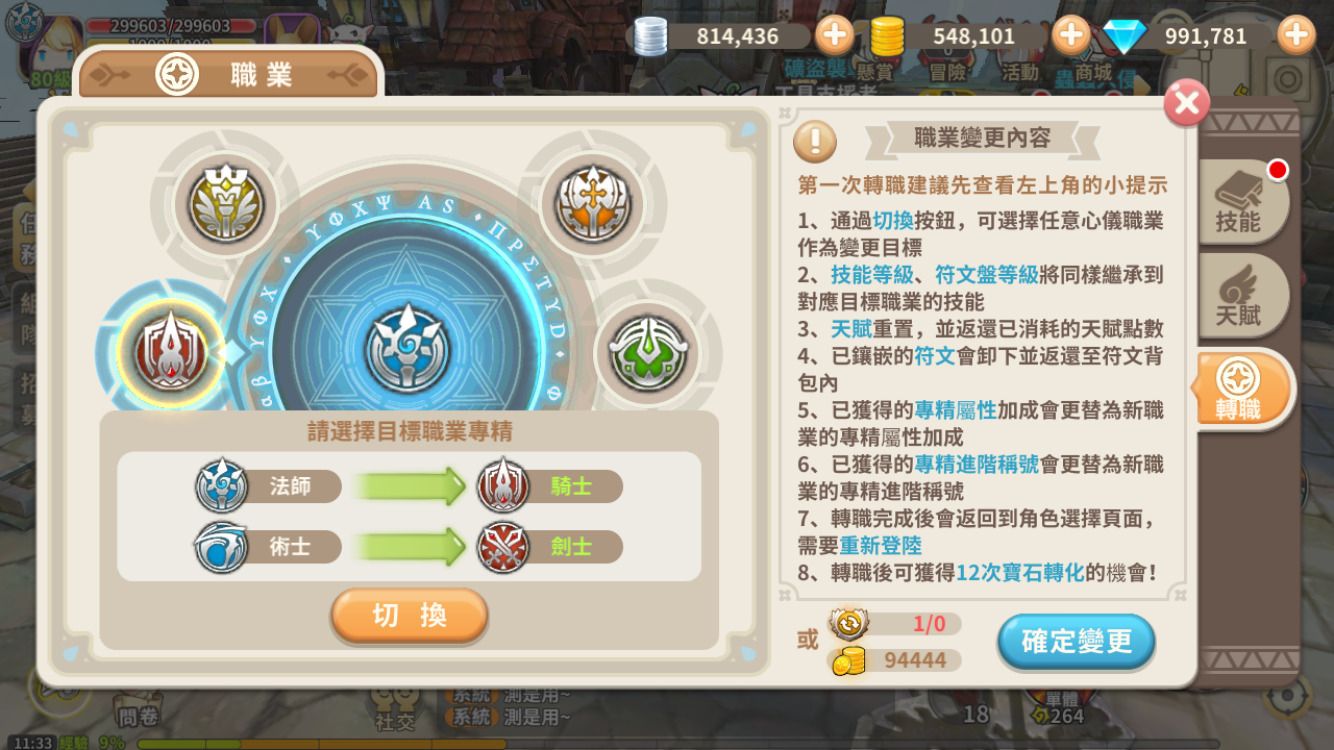This screenshot has width=1334, height=750.
Task: Switch to the 技能 skills tab
Action: pyautogui.click(x=1240, y=202)
